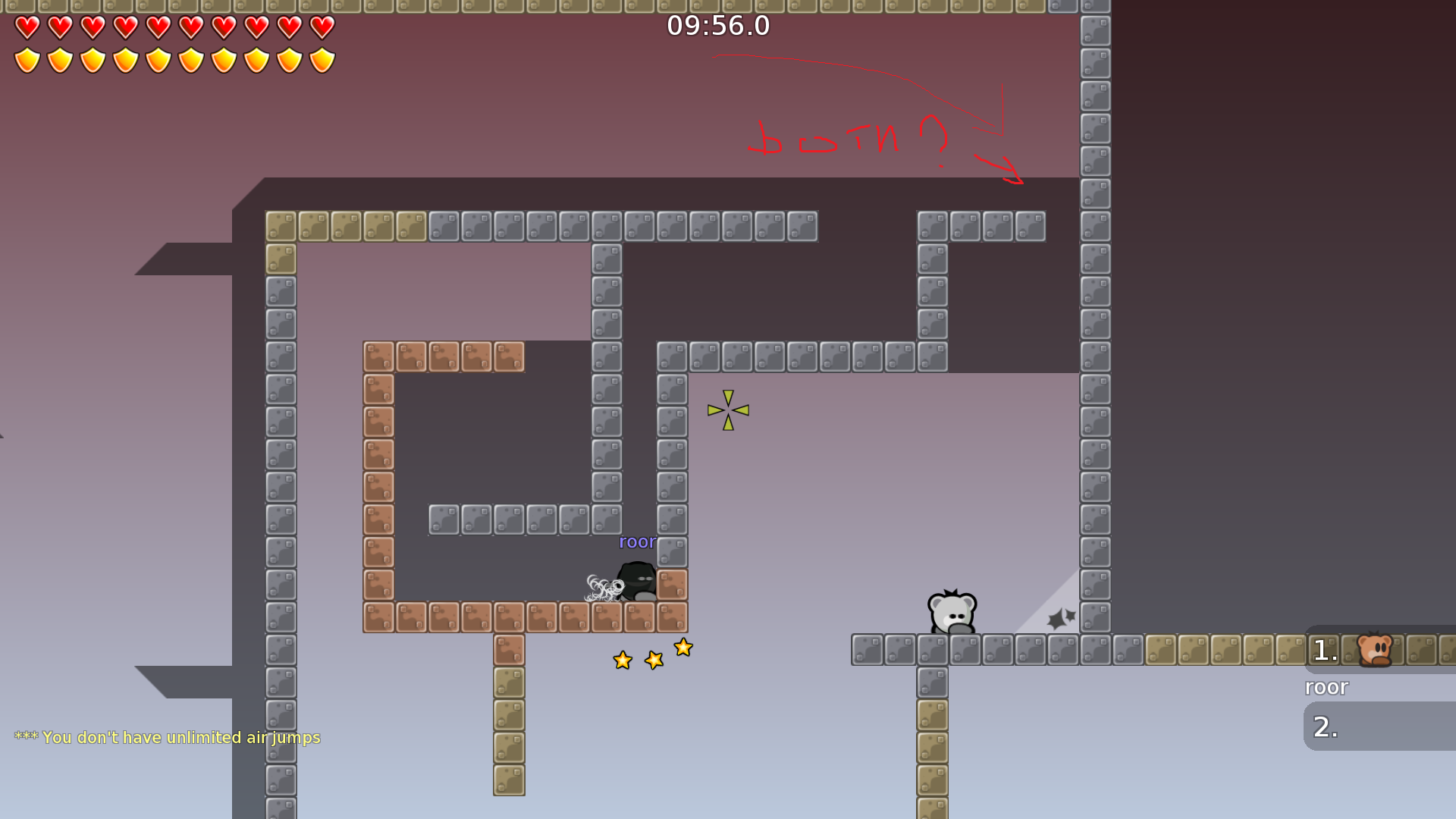This screenshot has height=819, width=1456.
Task: Select the rank 1 roor score row
Action: pyautogui.click(x=1379, y=650)
